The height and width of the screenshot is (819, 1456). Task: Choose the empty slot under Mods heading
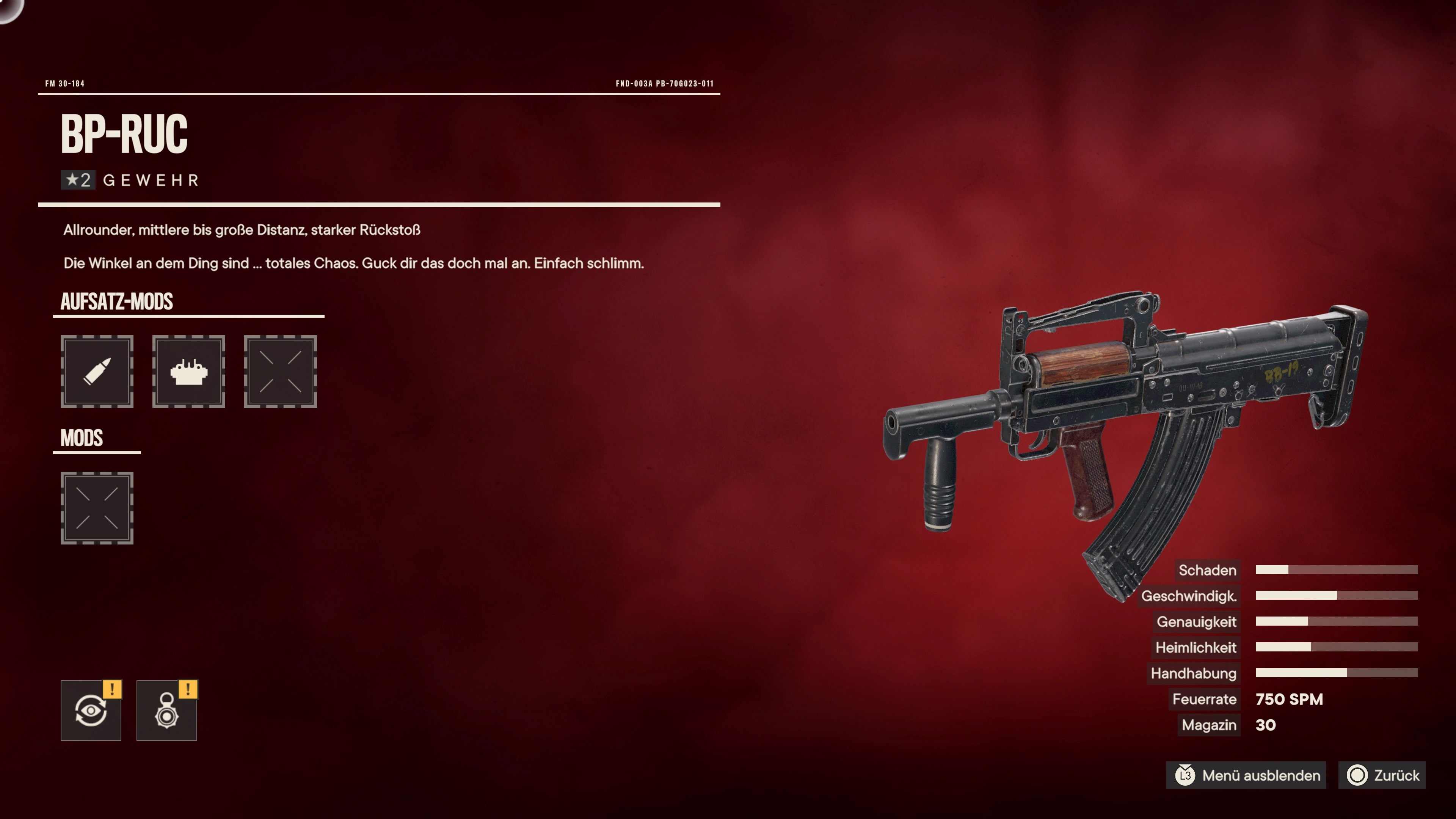pos(97,508)
